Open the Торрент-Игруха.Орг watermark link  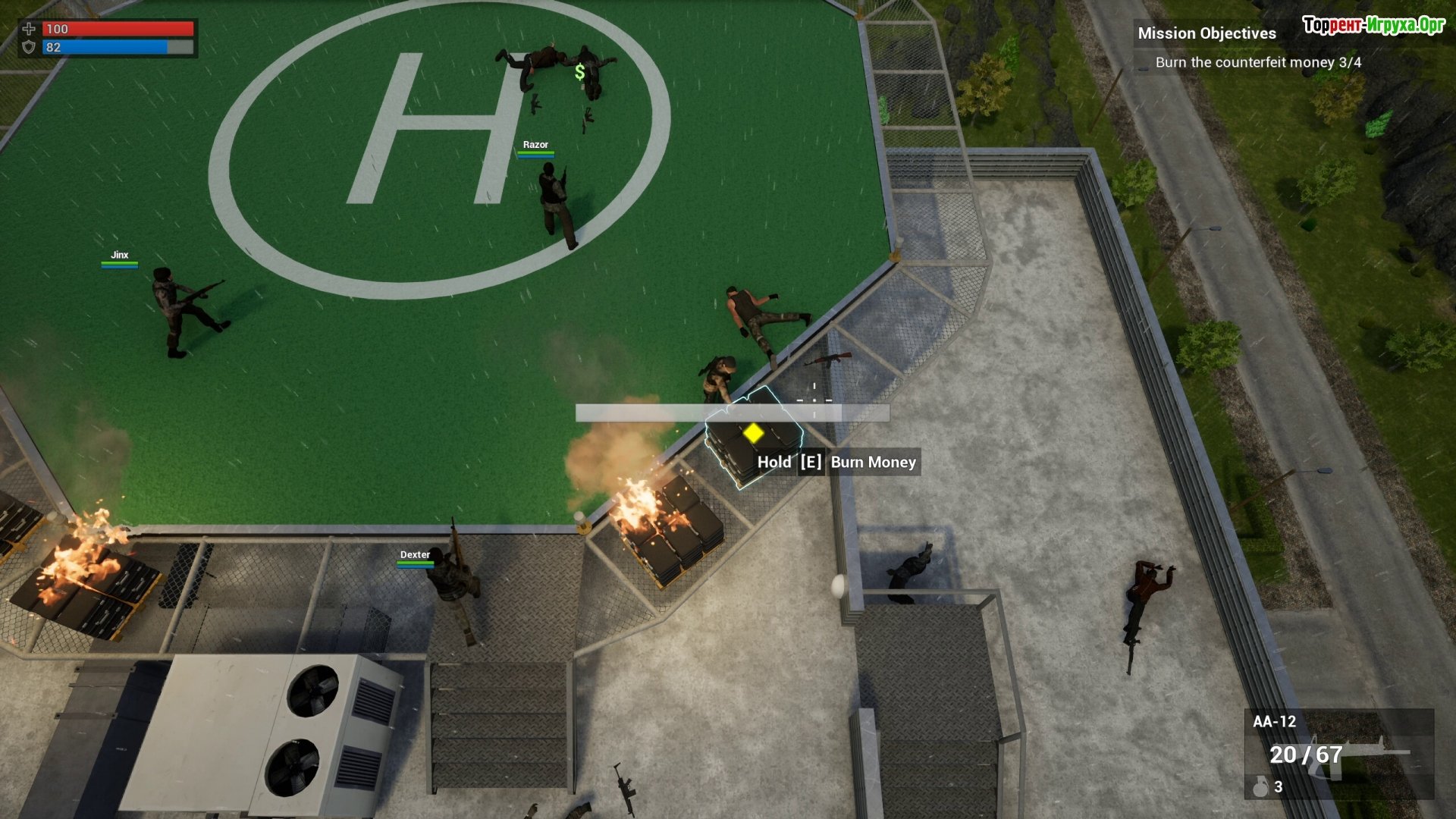click(1373, 25)
